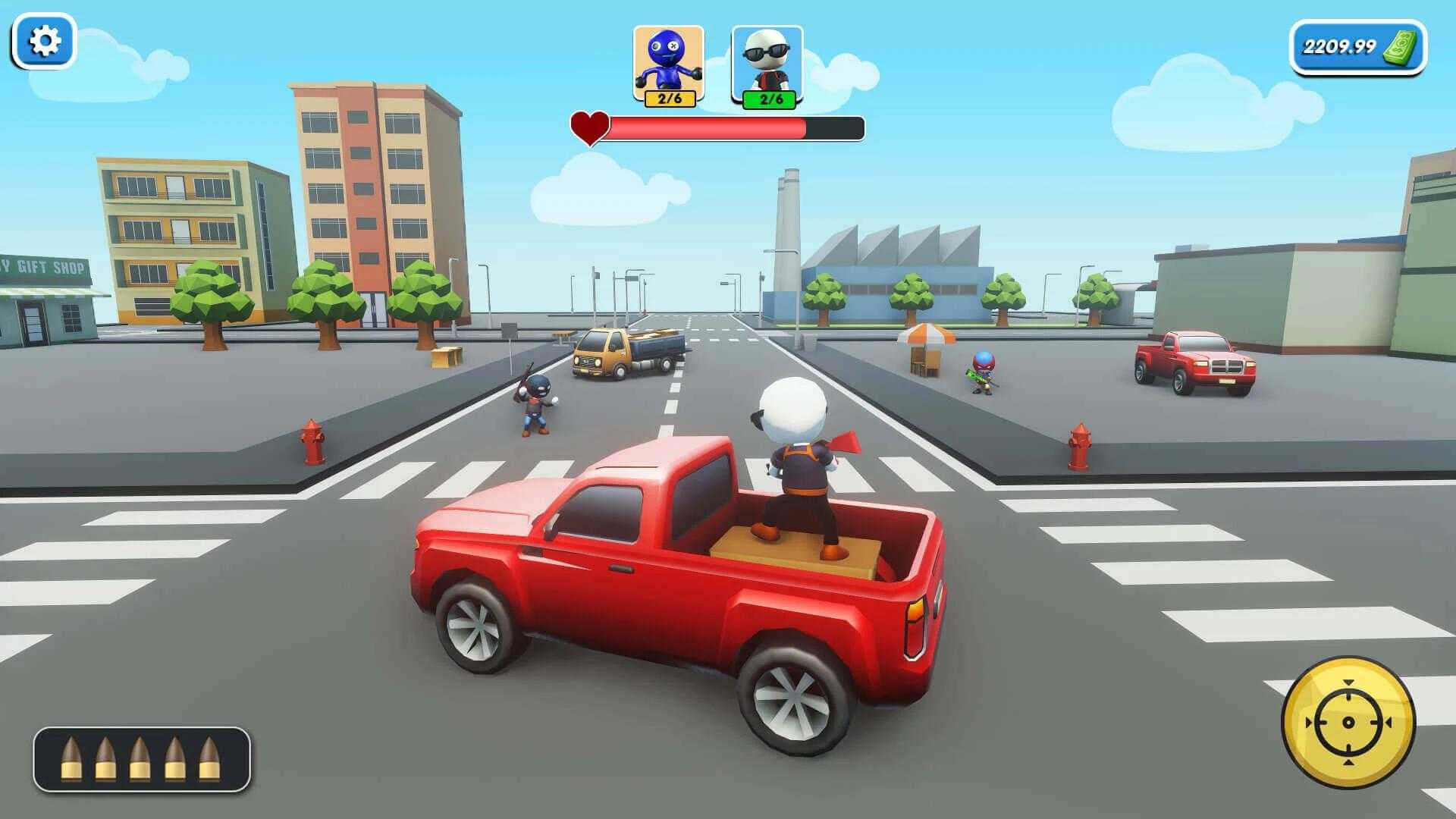Open the gear settings menu
Screen dimensions: 1456x819
pos(44,41)
